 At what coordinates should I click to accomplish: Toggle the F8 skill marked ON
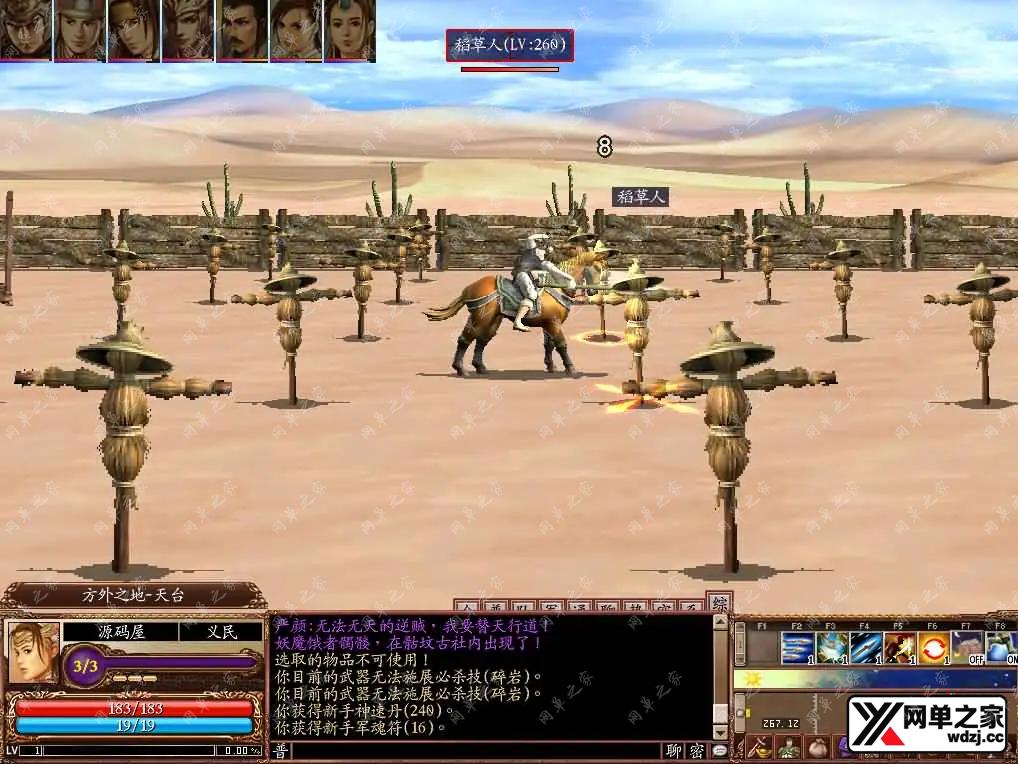pyautogui.click(x=1001, y=648)
